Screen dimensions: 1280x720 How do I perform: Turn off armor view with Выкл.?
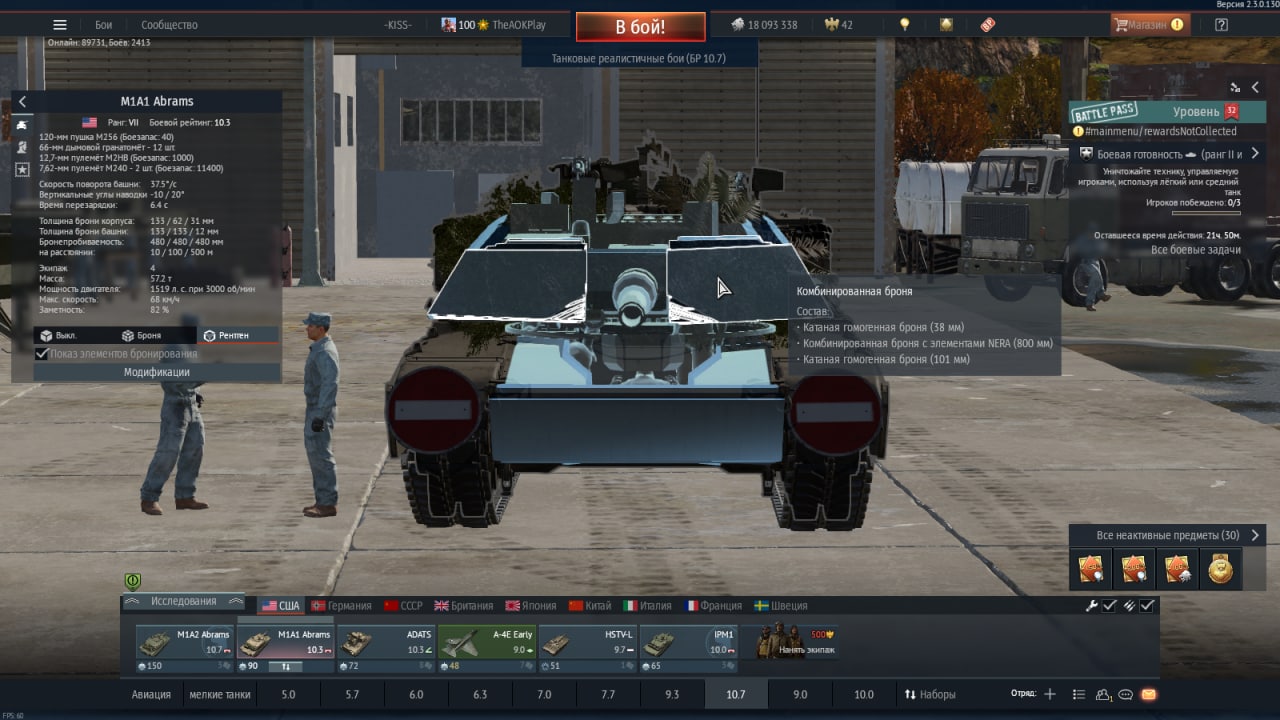tap(58, 336)
